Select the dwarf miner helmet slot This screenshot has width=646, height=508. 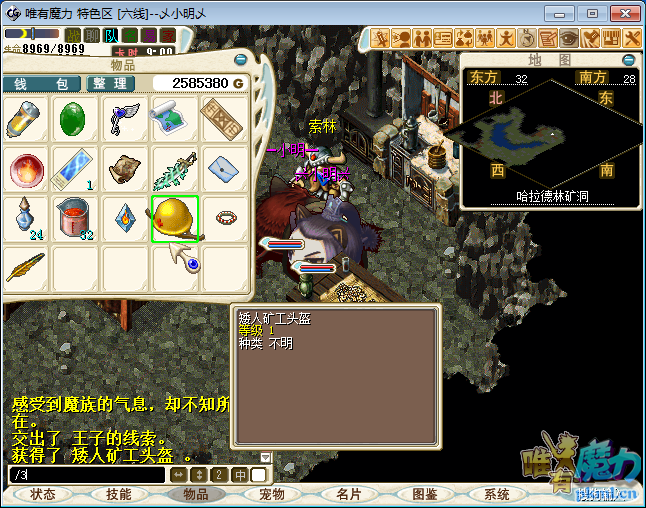point(175,219)
